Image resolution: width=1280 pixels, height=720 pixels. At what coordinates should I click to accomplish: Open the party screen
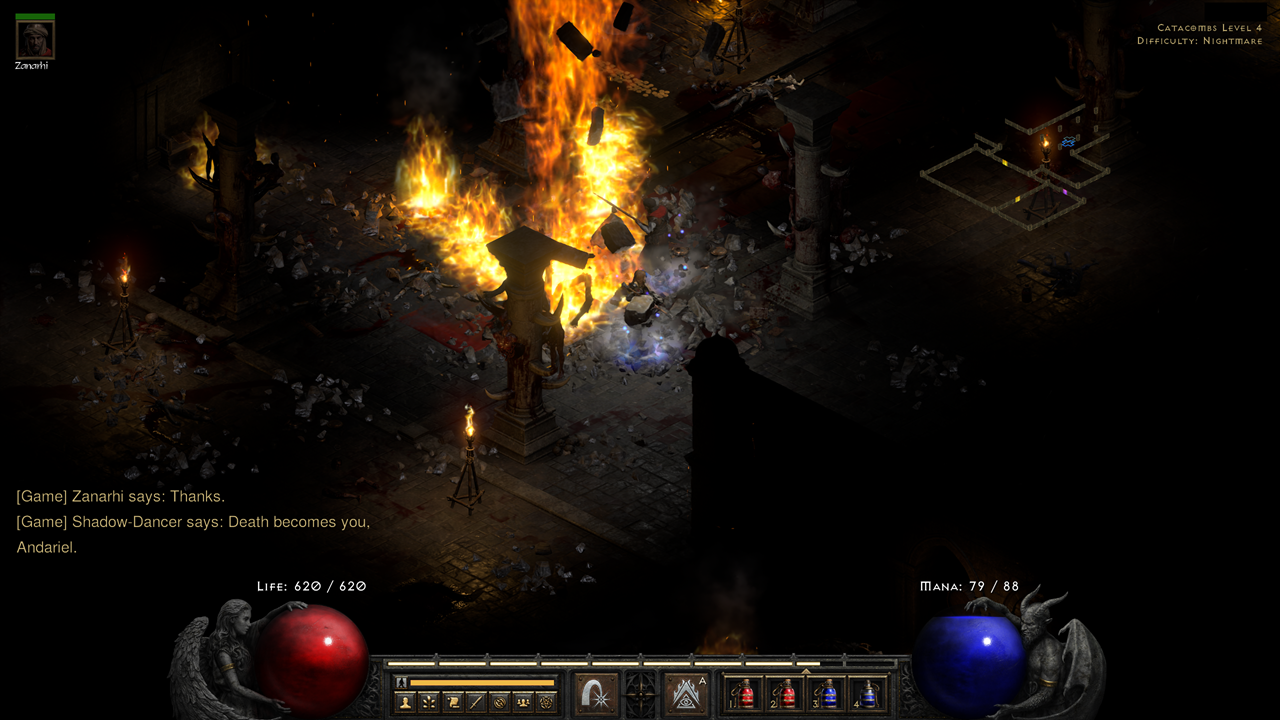click(x=523, y=703)
